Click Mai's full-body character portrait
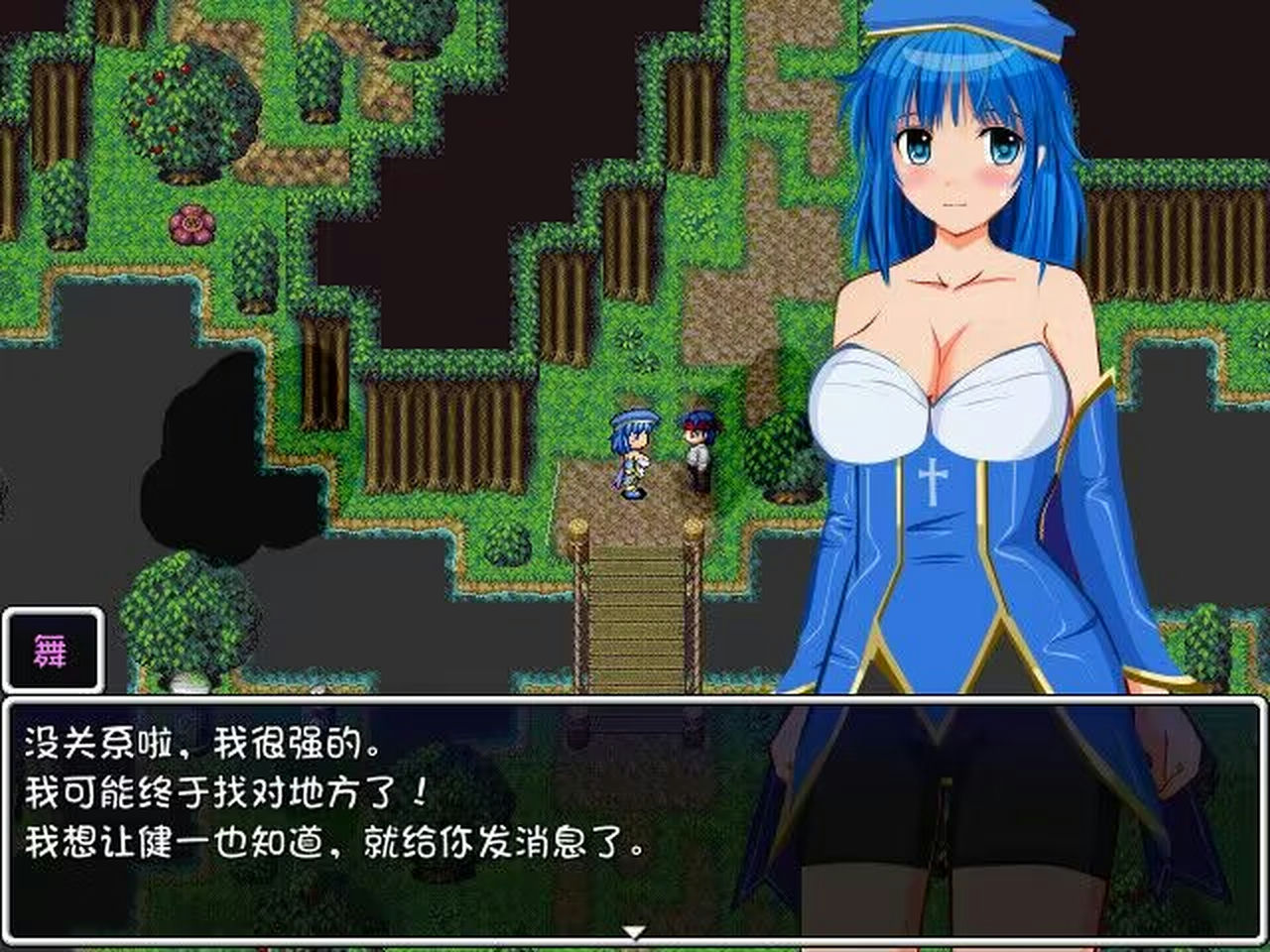Image resolution: width=1270 pixels, height=952 pixels. tap(952, 446)
